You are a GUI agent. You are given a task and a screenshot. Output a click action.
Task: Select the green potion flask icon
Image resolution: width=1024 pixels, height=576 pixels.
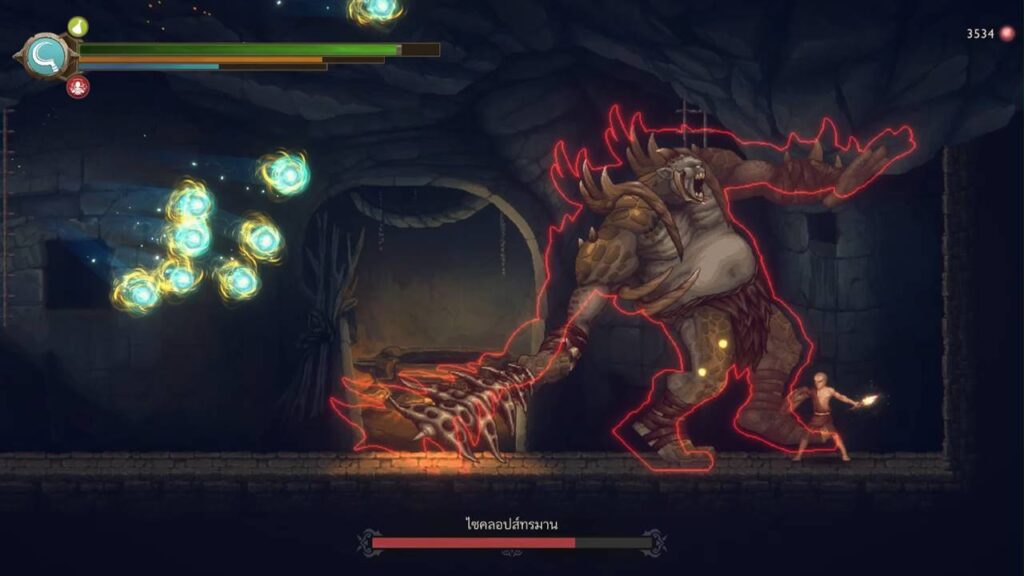coord(77,26)
